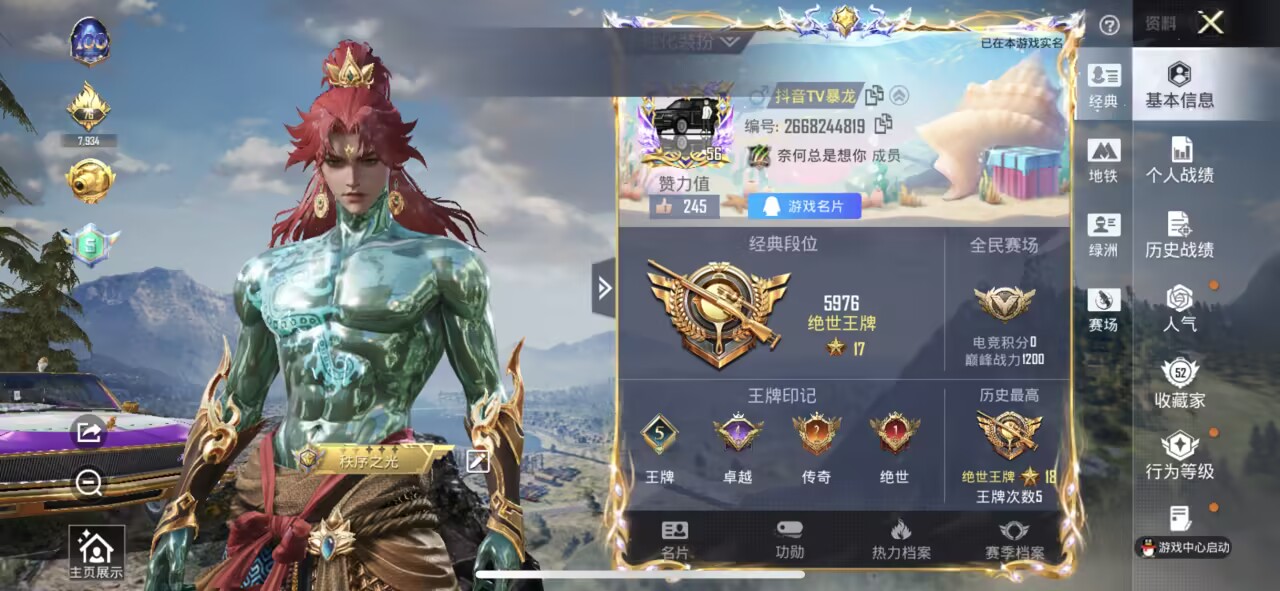The height and width of the screenshot is (591, 1280).
Task: Click the blue 游戏名片 button
Action: click(x=804, y=206)
